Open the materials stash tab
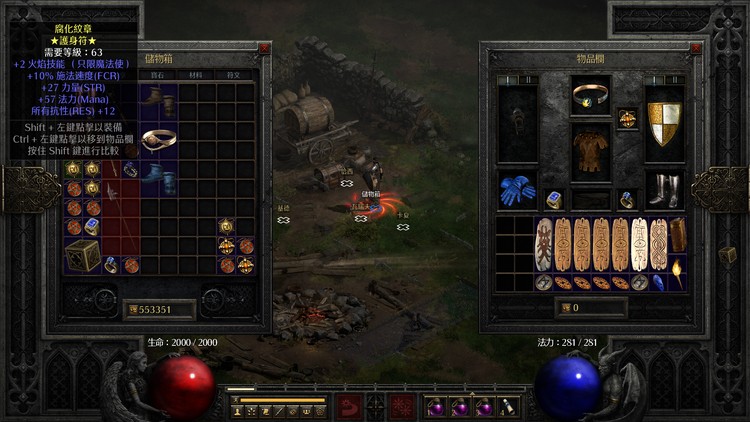Image resolution: width=750 pixels, height=422 pixels. tap(195, 74)
